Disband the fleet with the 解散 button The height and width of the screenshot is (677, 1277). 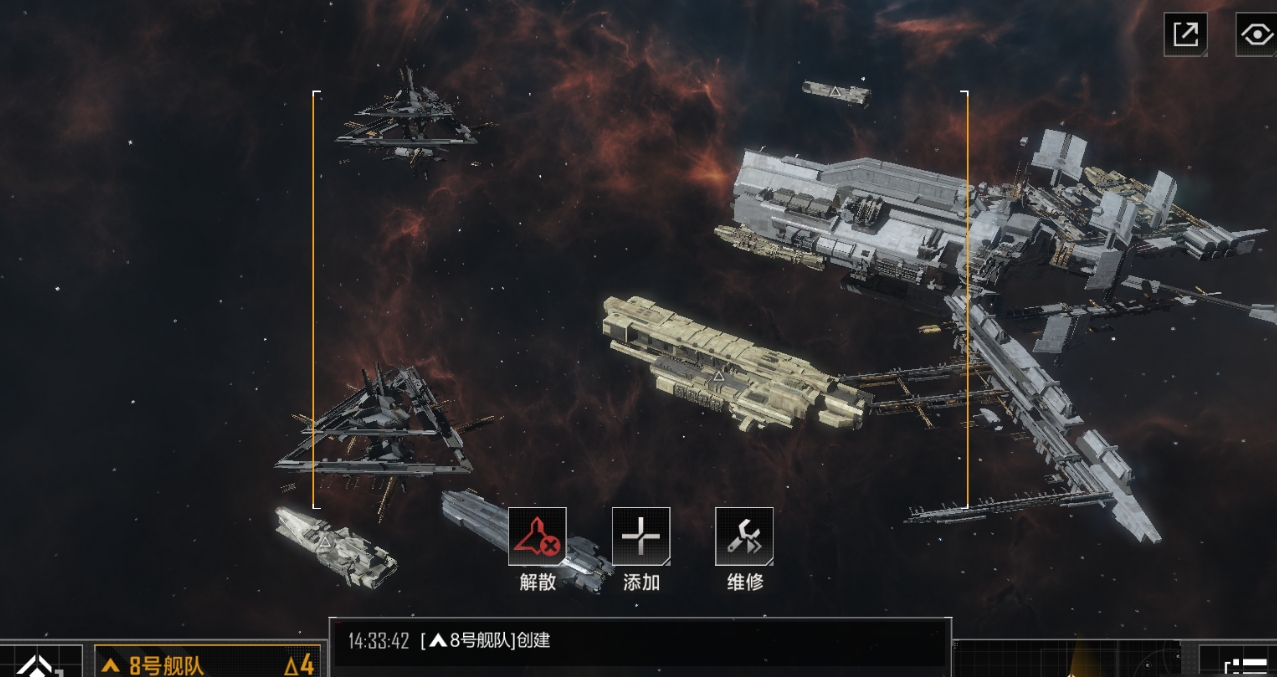point(537,537)
